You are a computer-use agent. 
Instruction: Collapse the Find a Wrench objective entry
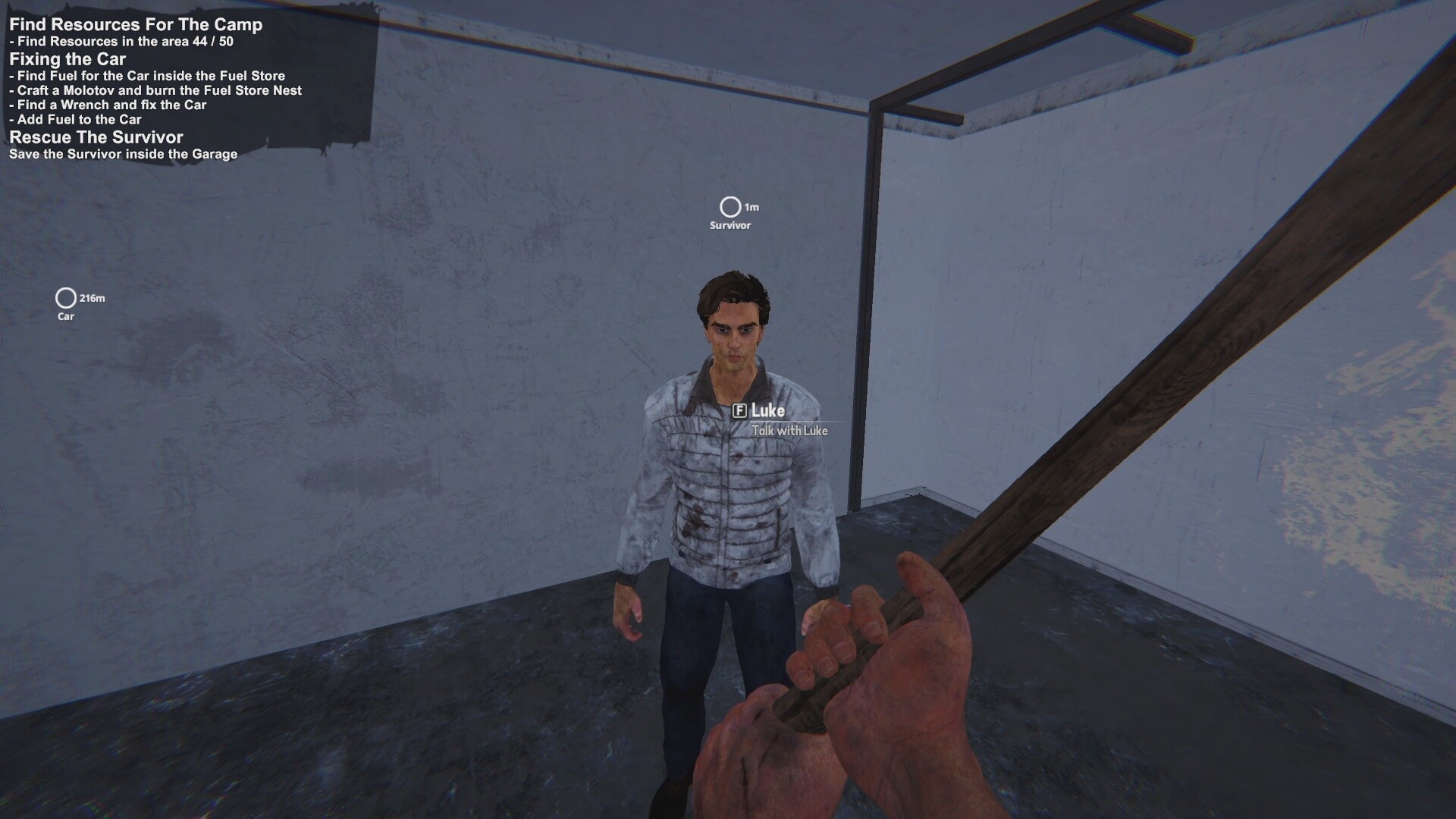pyautogui.click(x=106, y=105)
